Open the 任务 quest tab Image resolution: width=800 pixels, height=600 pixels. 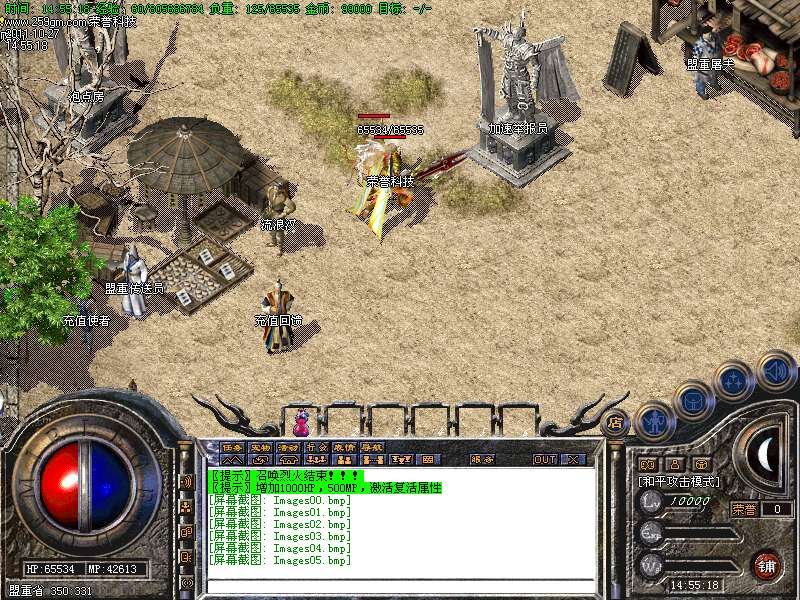(x=232, y=447)
